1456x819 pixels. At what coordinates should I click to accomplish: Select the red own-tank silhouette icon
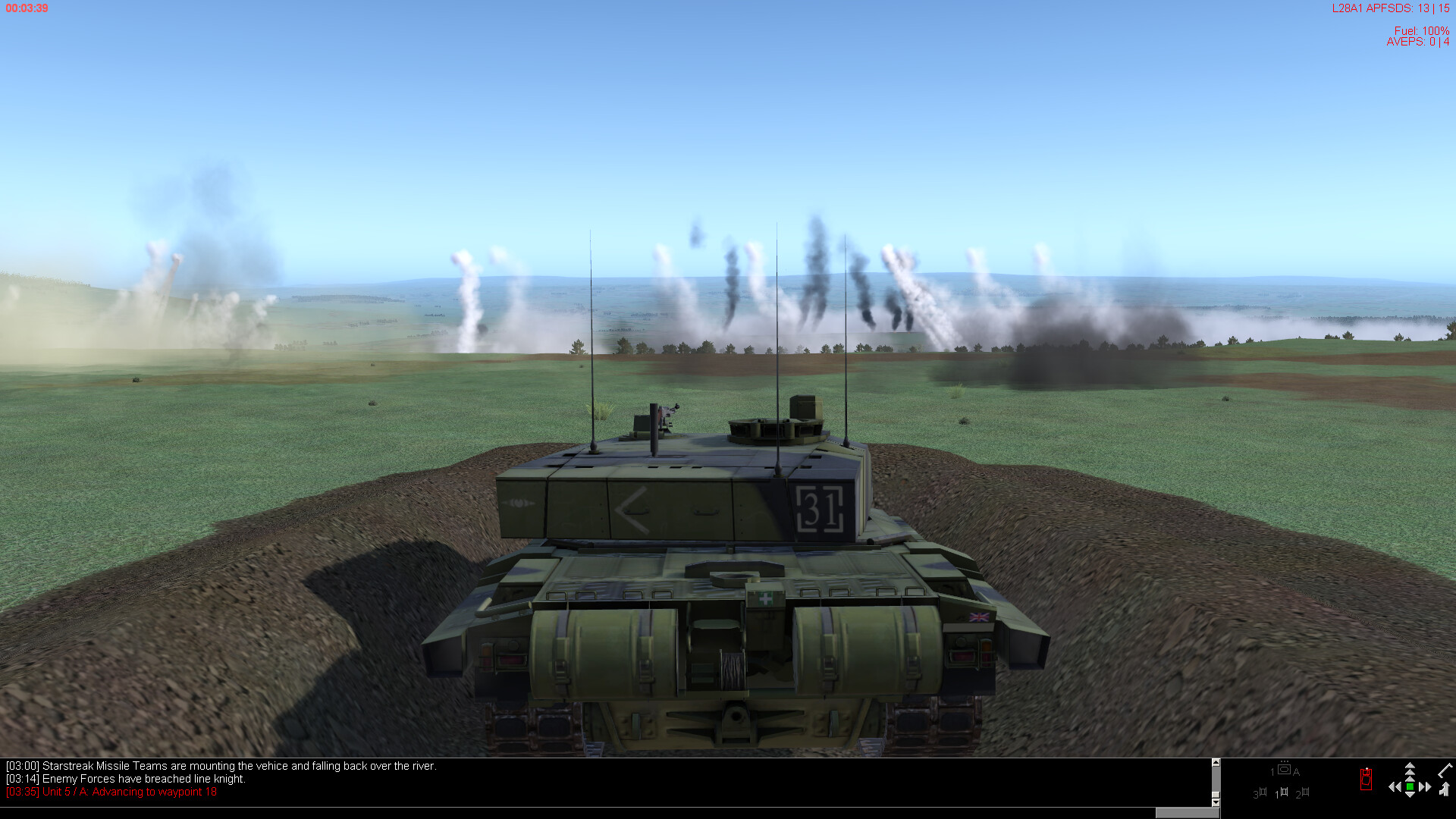1366,778
